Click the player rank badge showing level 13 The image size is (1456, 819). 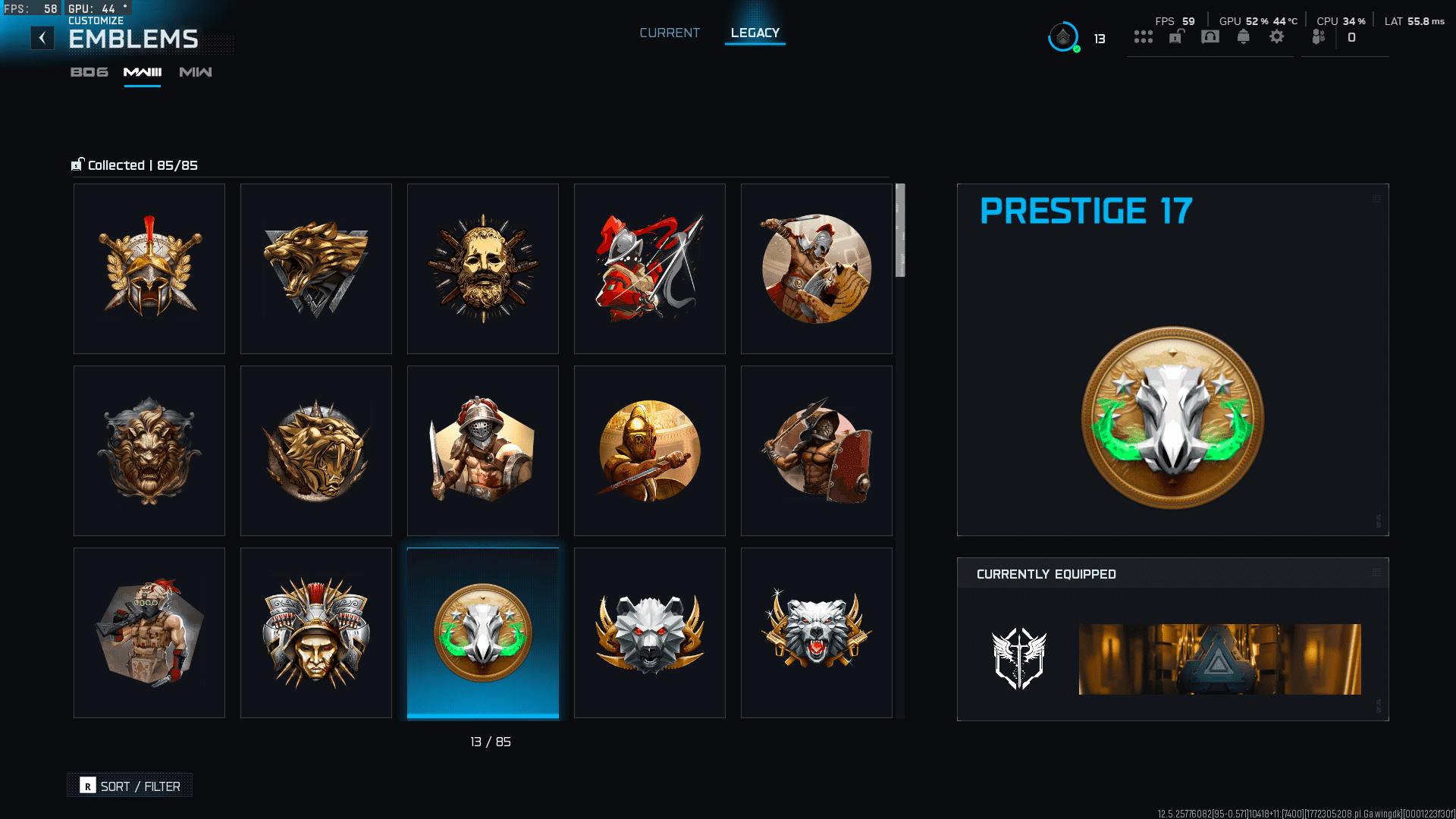click(x=1064, y=36)
